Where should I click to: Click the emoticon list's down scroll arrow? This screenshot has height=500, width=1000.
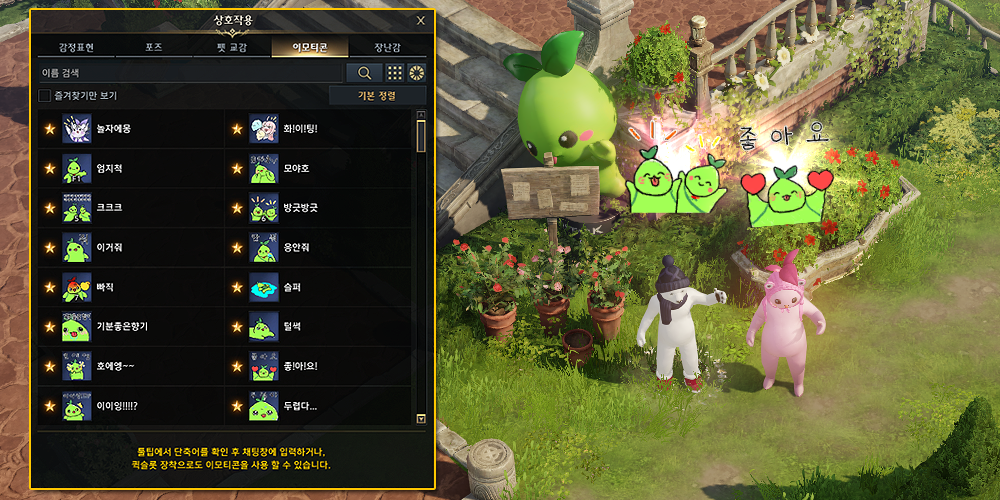point(421,419)
